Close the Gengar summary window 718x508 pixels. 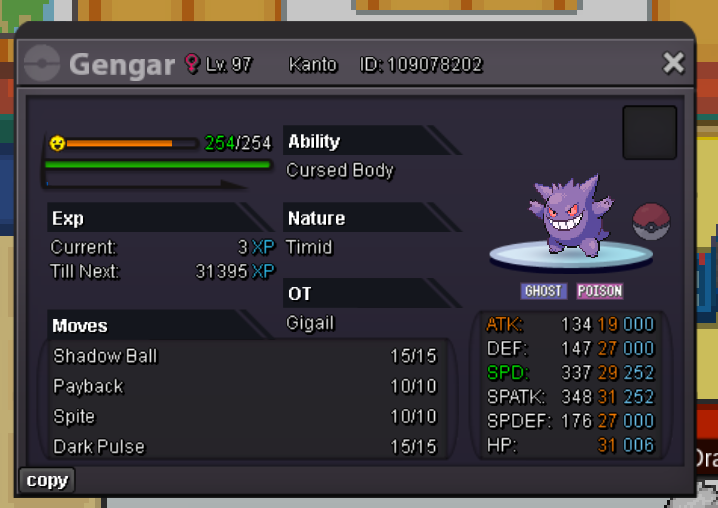[x=674, y=64]
